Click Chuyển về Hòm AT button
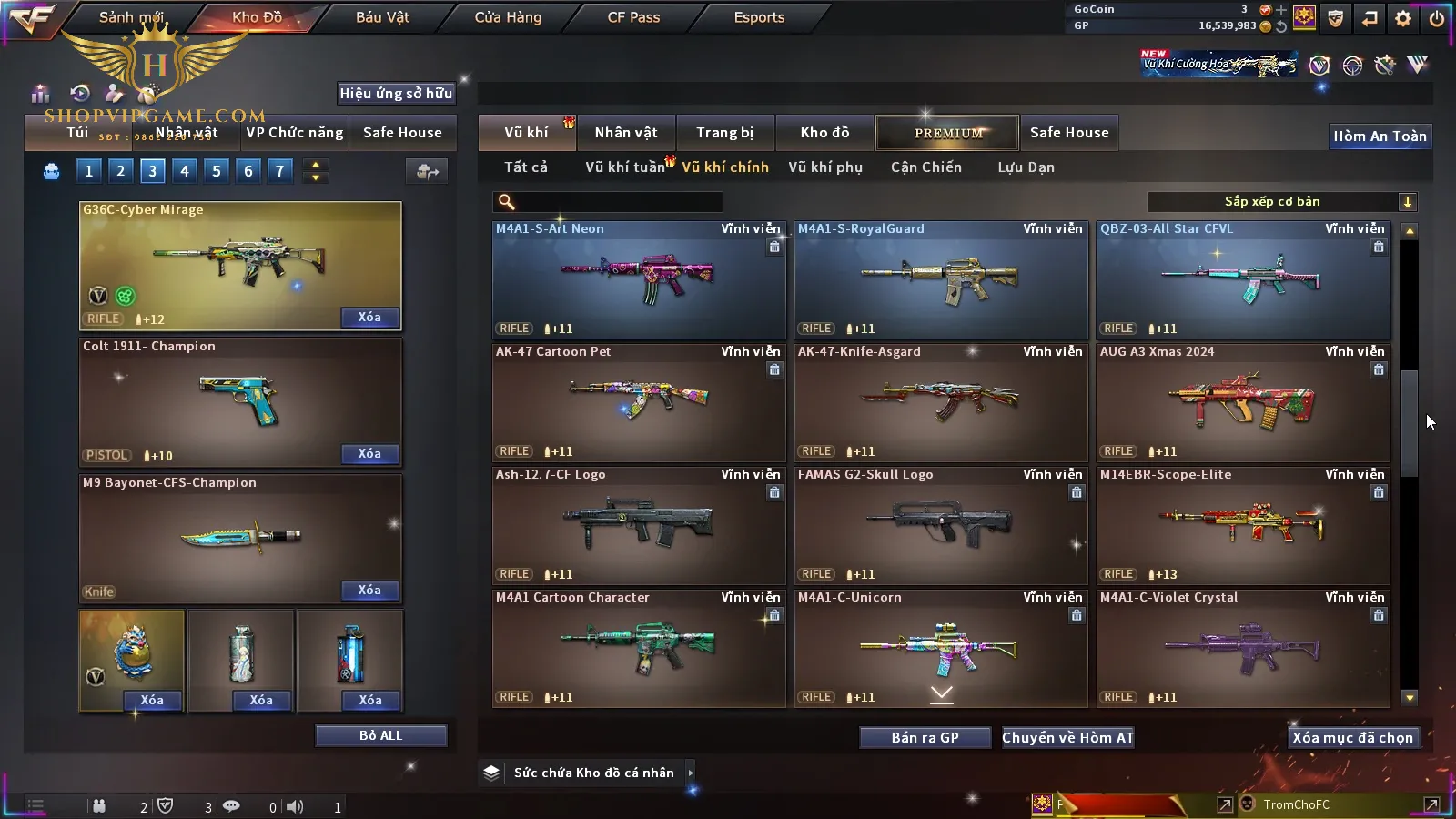The height and width of the screenshot is (819, 1456). click(x=1067, y=738)
